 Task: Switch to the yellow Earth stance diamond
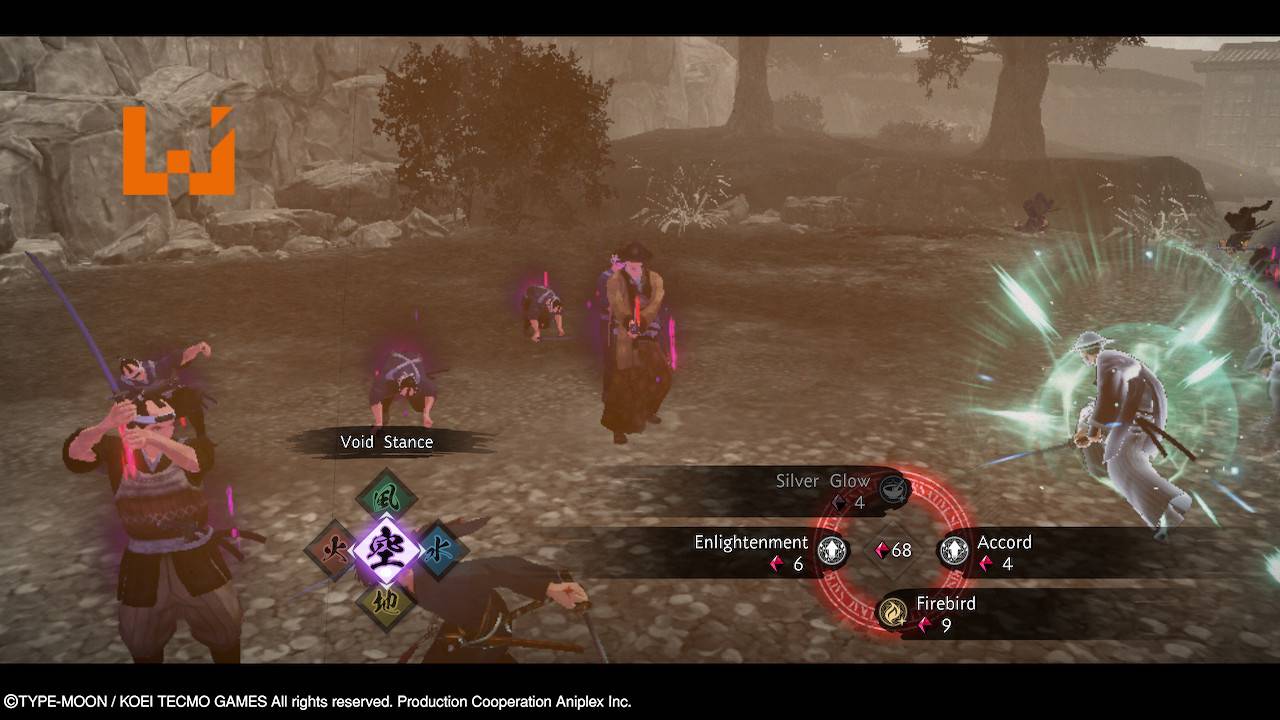386,602
